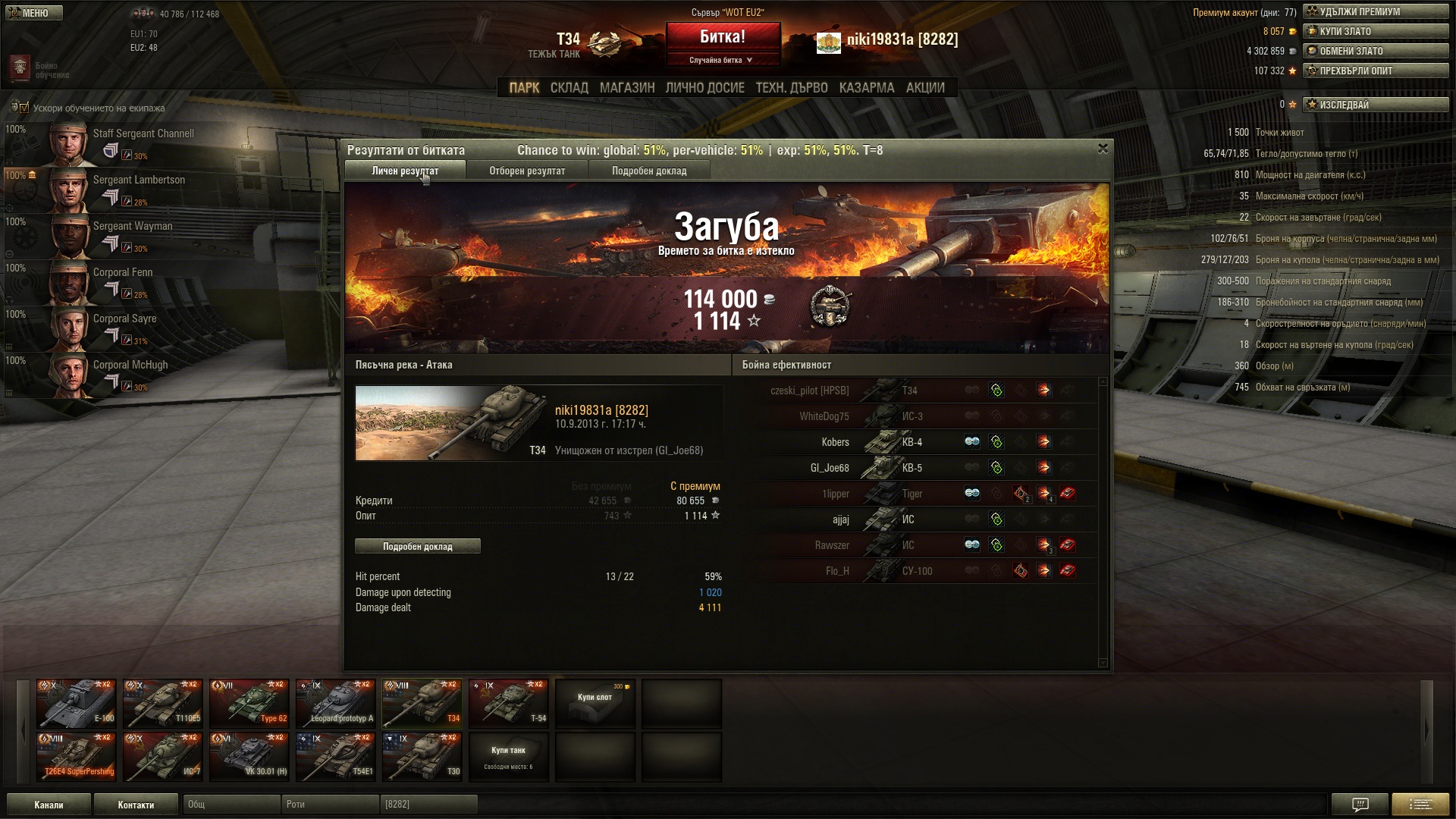This screenshot has width=1456, height=819.
Task: Select the E-100 tank in carousel
Action: pos(77,704)
